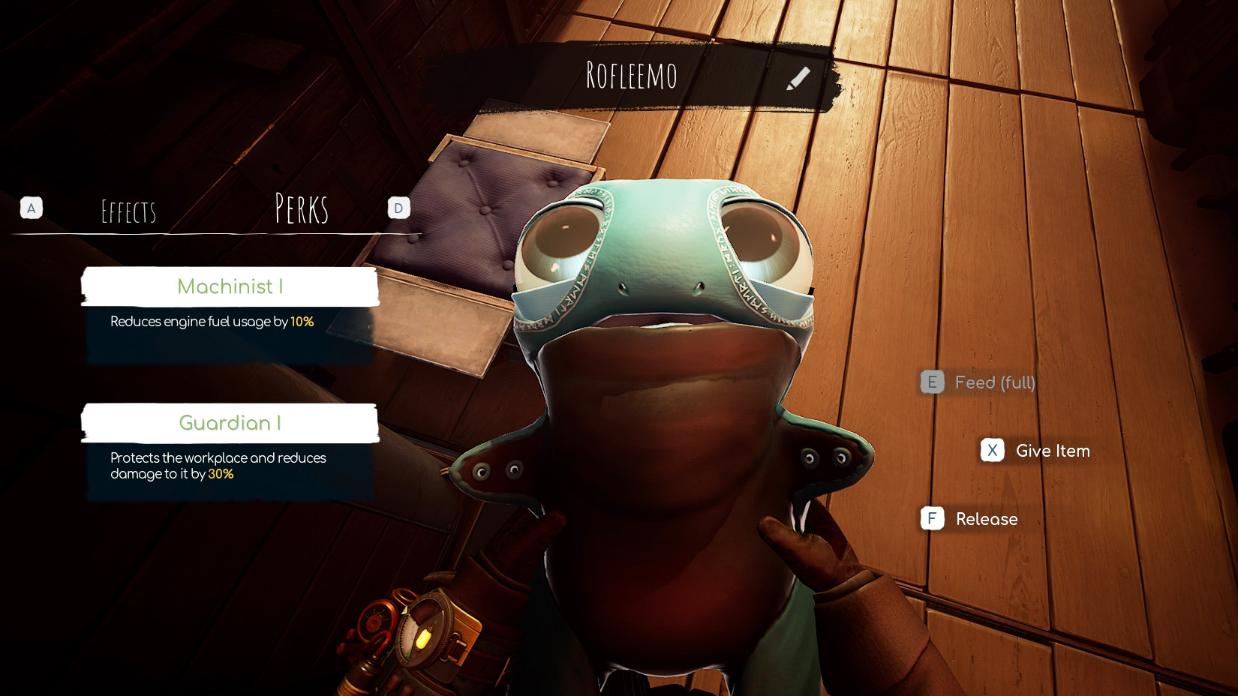The height and width of the screenshot is (696, 1238).
Task: Click the greyed-out Feed (full) option
Action: tap(979, 382)
